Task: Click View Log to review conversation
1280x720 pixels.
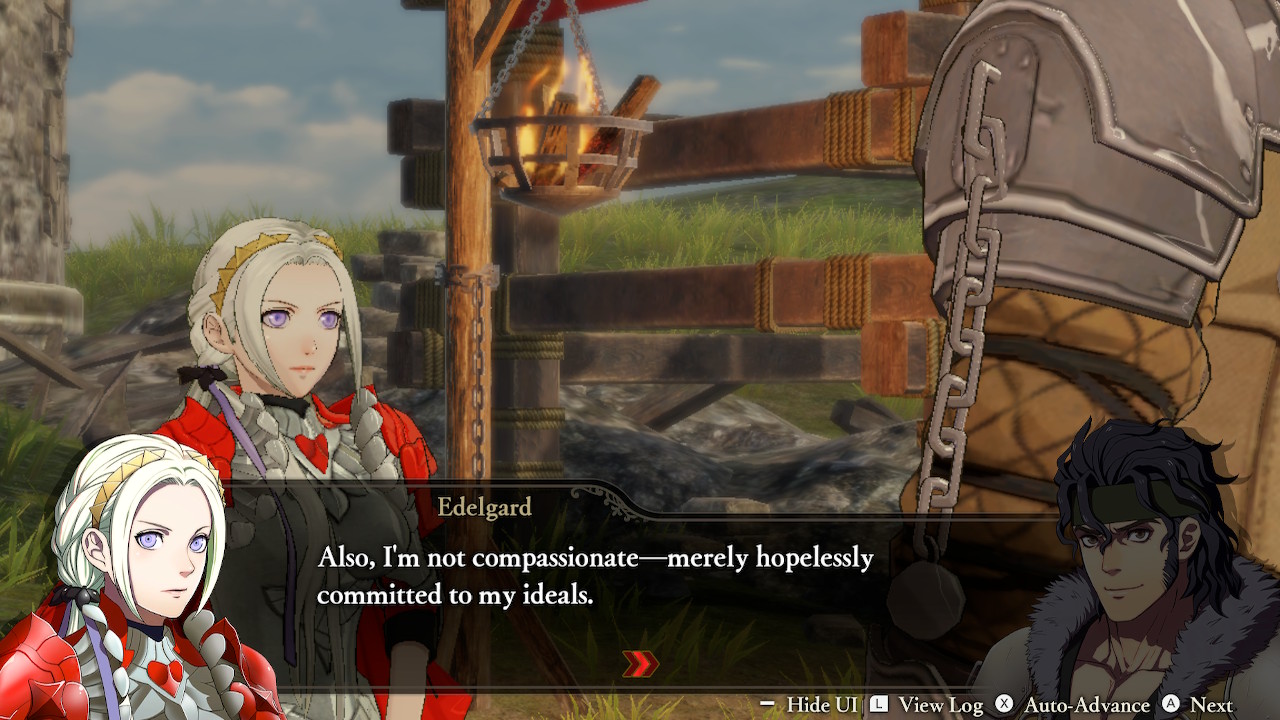Action: tap(941, 705)
